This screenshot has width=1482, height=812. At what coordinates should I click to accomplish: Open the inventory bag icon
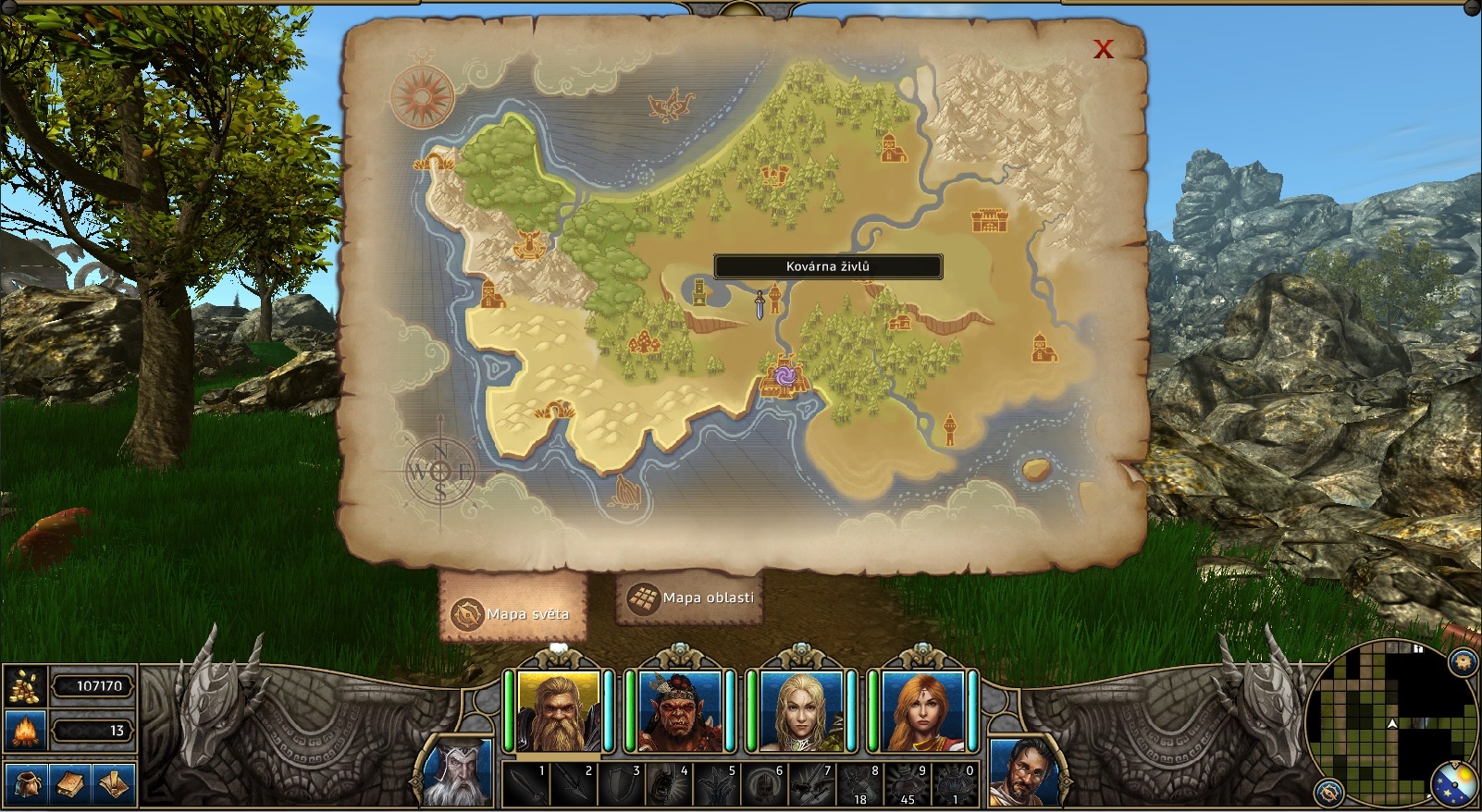point(28,784)
